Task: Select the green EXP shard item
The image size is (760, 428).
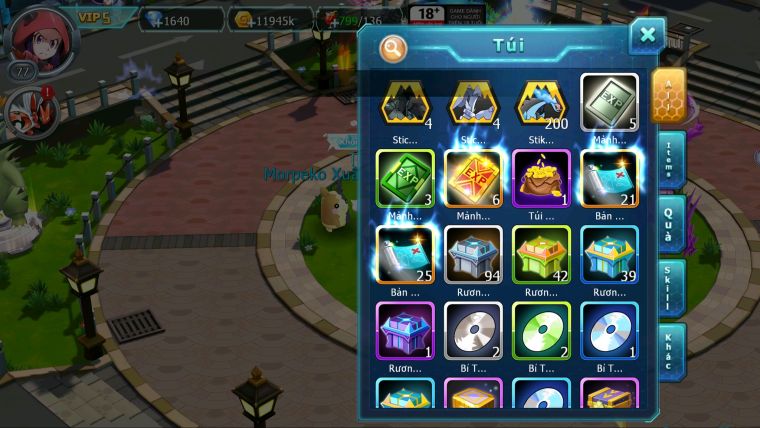Action: (405, 180)
